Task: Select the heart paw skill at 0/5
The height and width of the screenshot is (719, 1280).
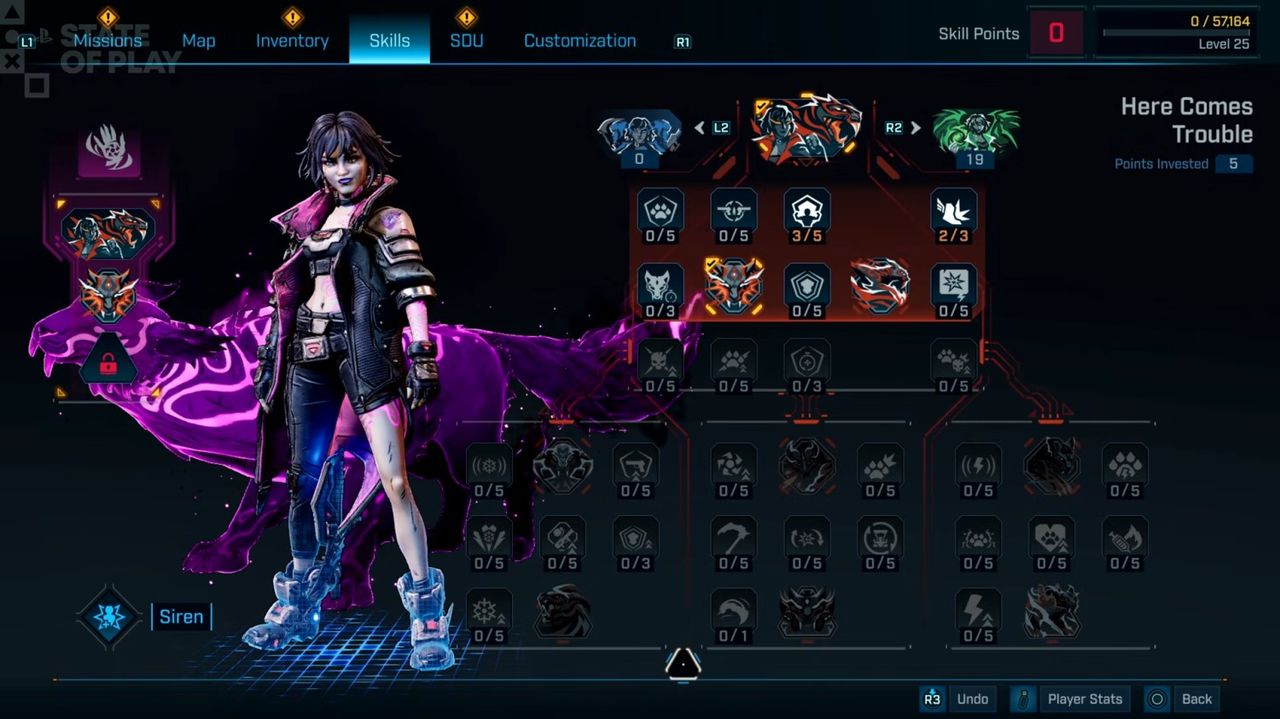Action: (x=1051, y=541)
